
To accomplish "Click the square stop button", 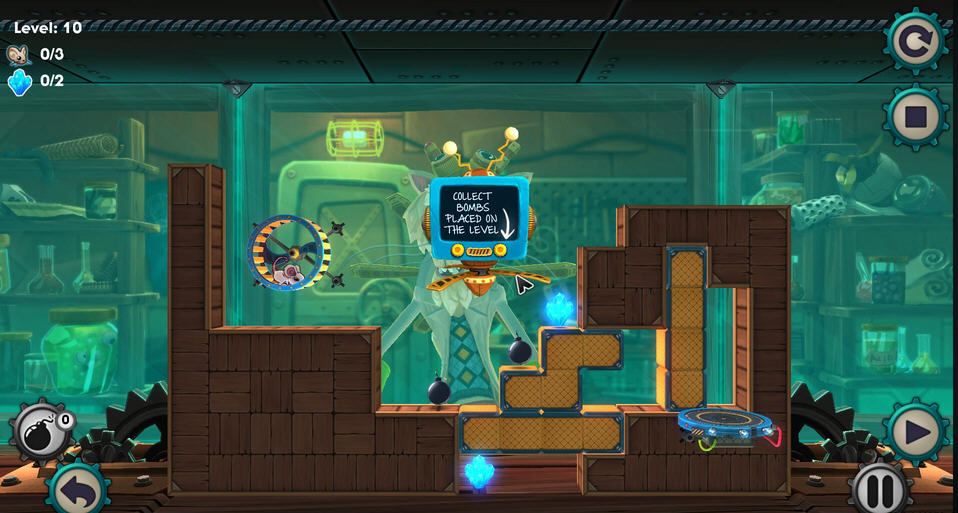I will click(915, 118).
